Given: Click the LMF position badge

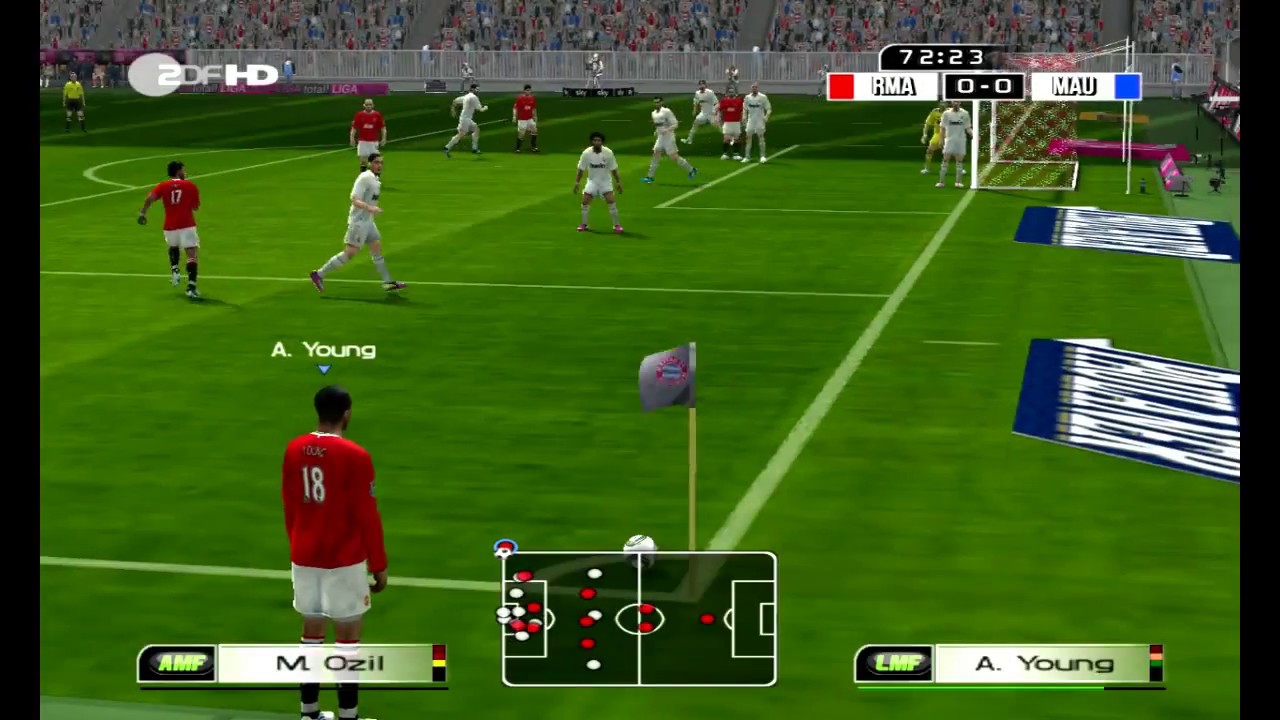Looking at the screenshot, I should (895, 664).
